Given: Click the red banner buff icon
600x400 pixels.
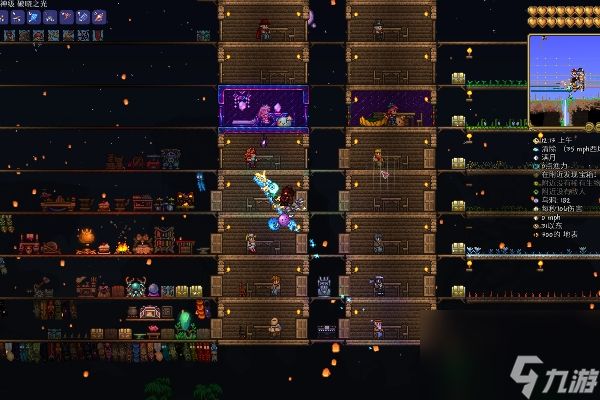Looking at the screenshot, I should tap(98, 35).
